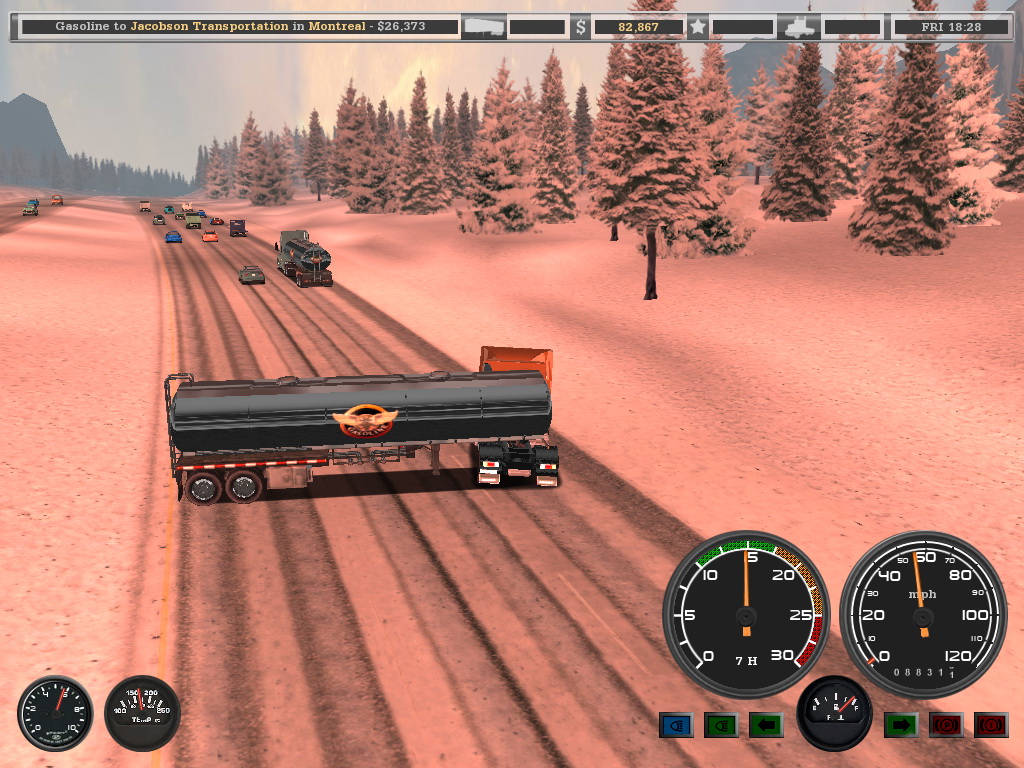
Task: Click the star rating icon
Action: tap(697, 27)
